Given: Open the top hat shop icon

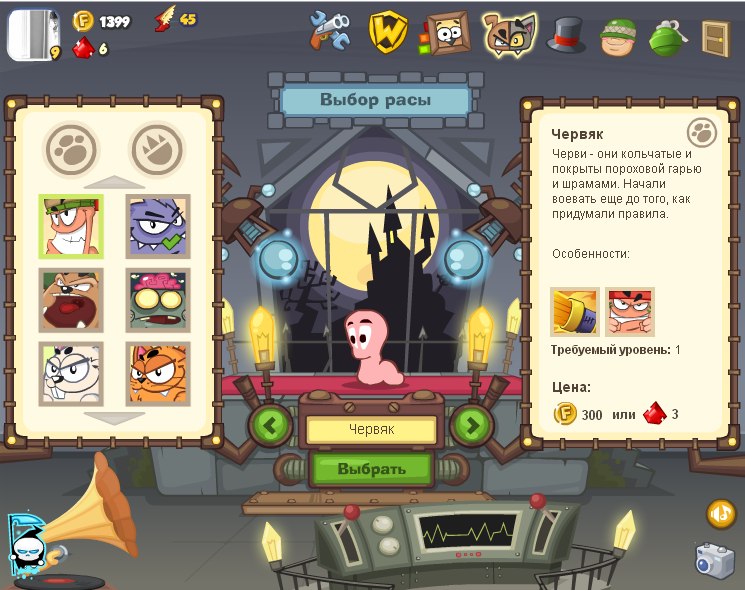Looking at the screenshot, I should 565,35.
